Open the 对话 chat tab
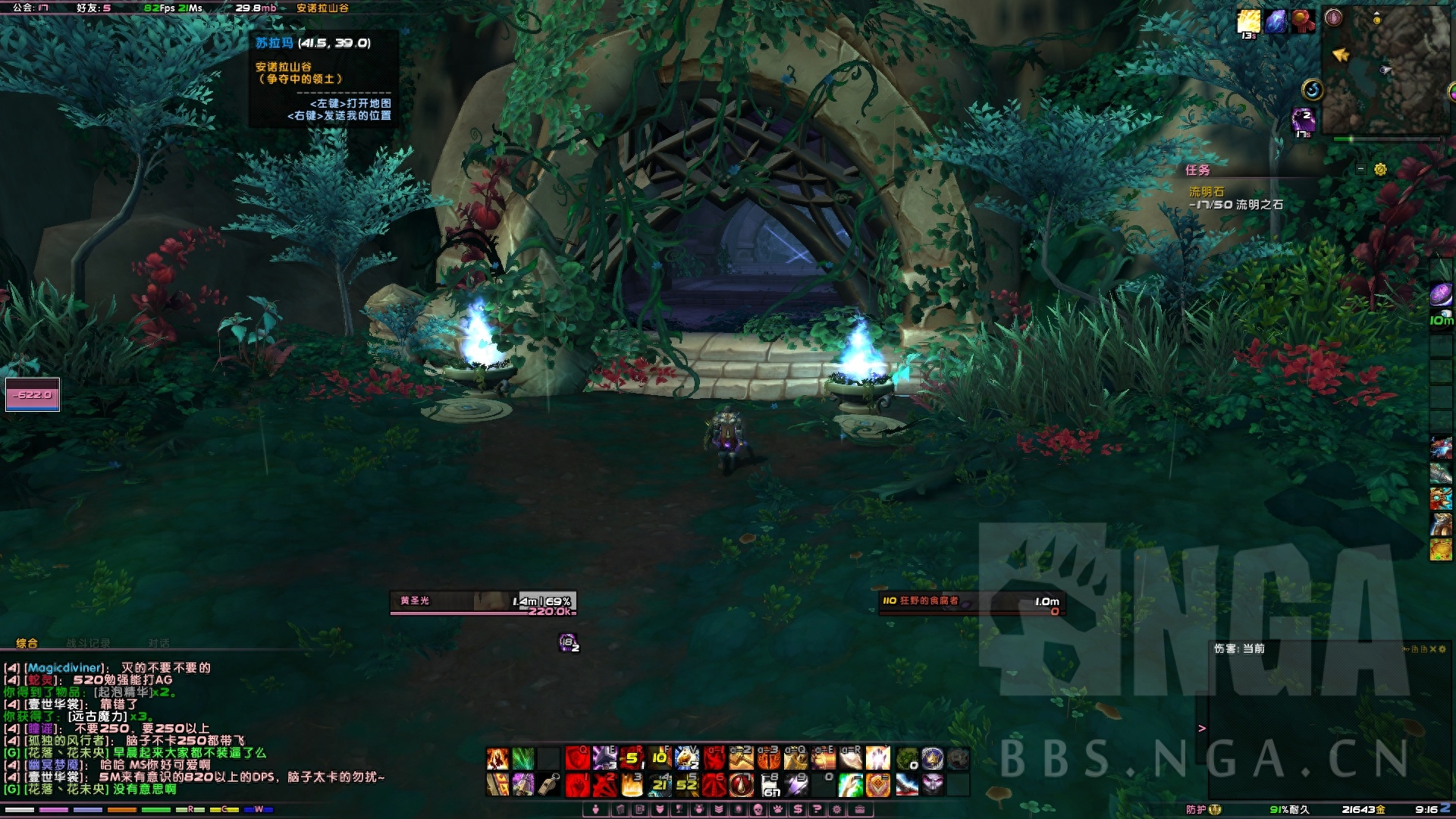The image size is (1456, 819). coord(158,643)
